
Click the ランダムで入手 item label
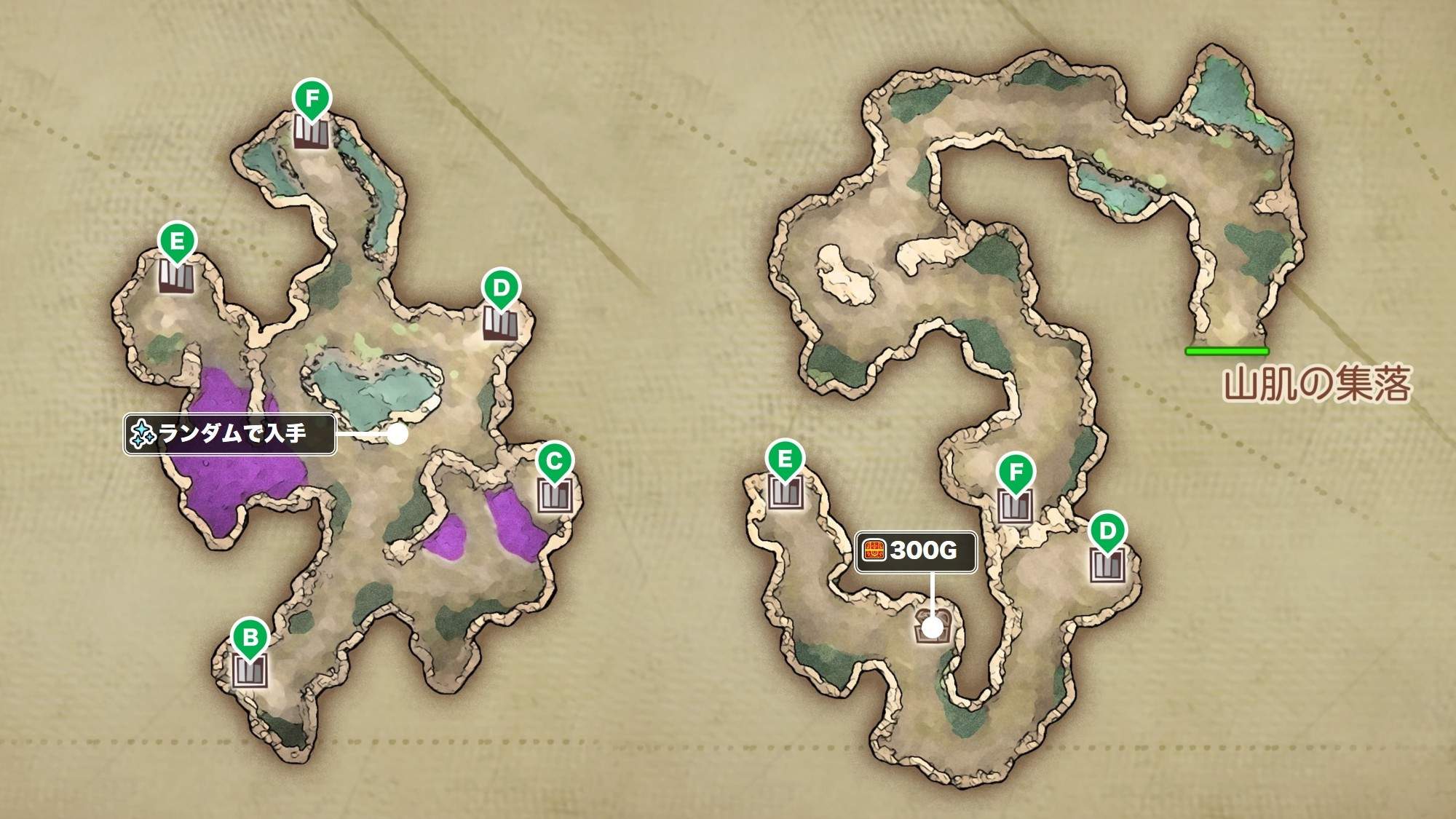click(230, 435)
